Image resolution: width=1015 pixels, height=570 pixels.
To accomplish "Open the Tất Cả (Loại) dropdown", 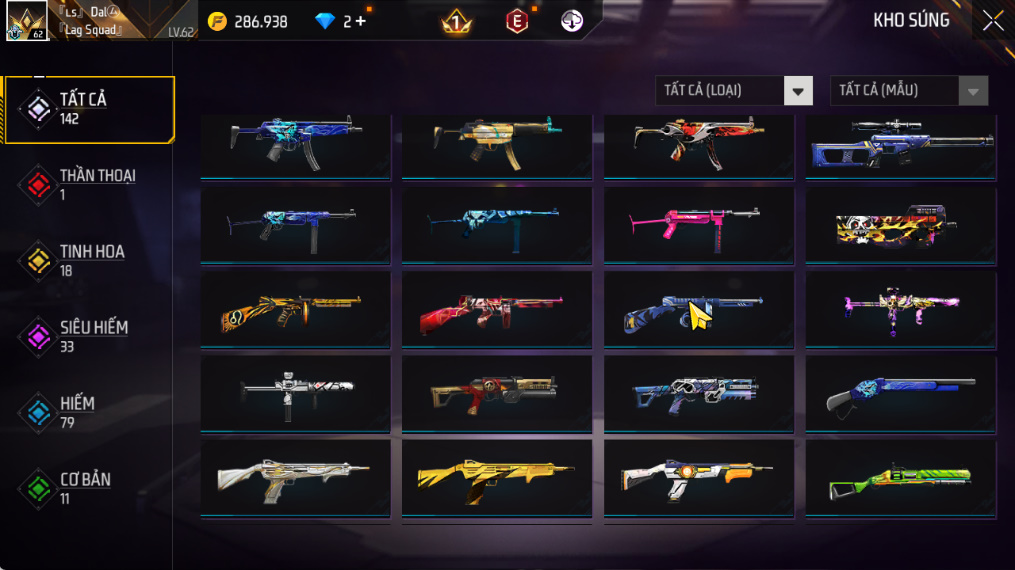I will (733, 91).
